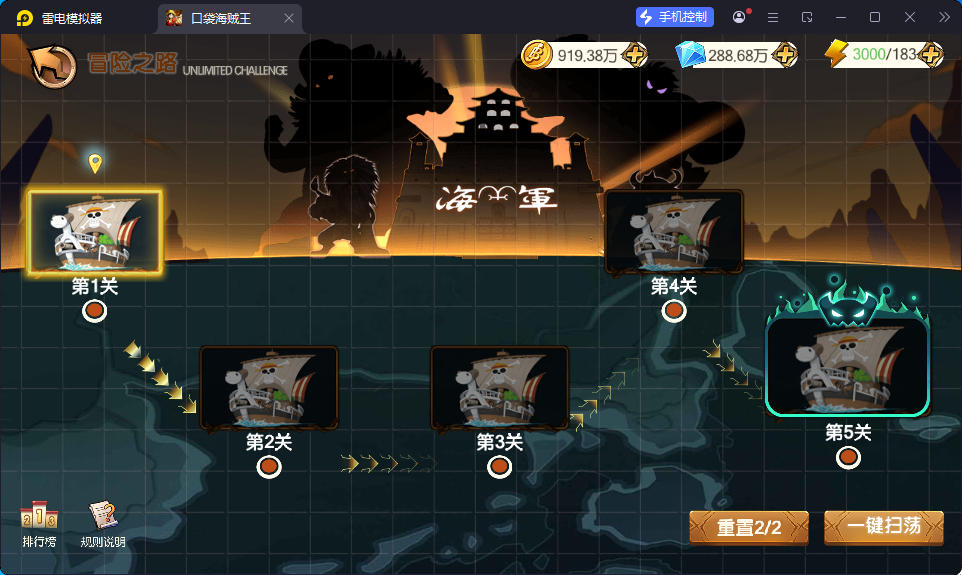
Task: Open the 排行榜 leaderboard
Action: pos(39,523)
